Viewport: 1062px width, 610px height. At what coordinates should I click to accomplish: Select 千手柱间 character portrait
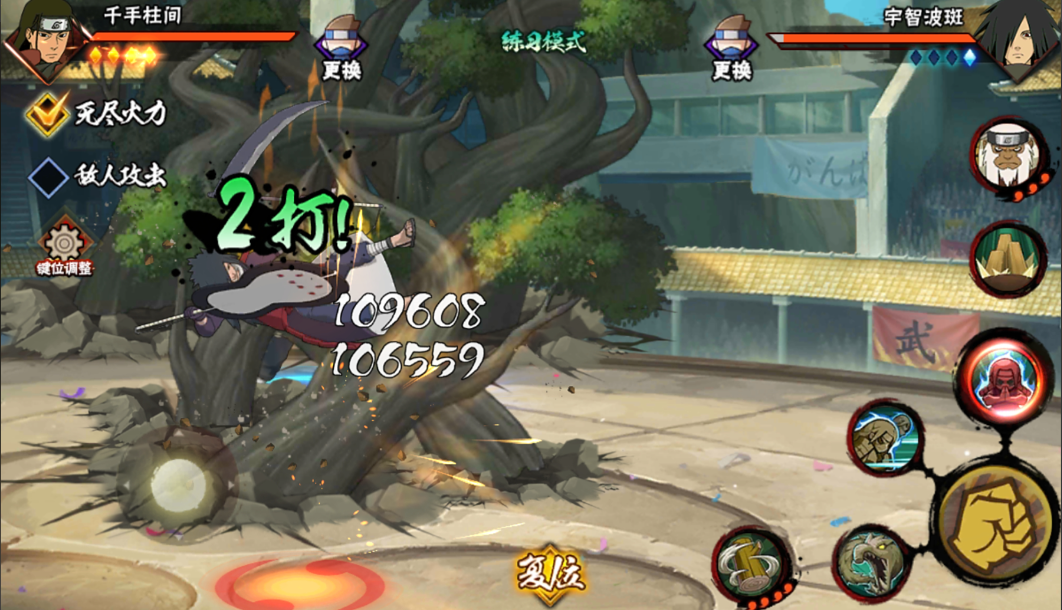[x=42, y=42]
